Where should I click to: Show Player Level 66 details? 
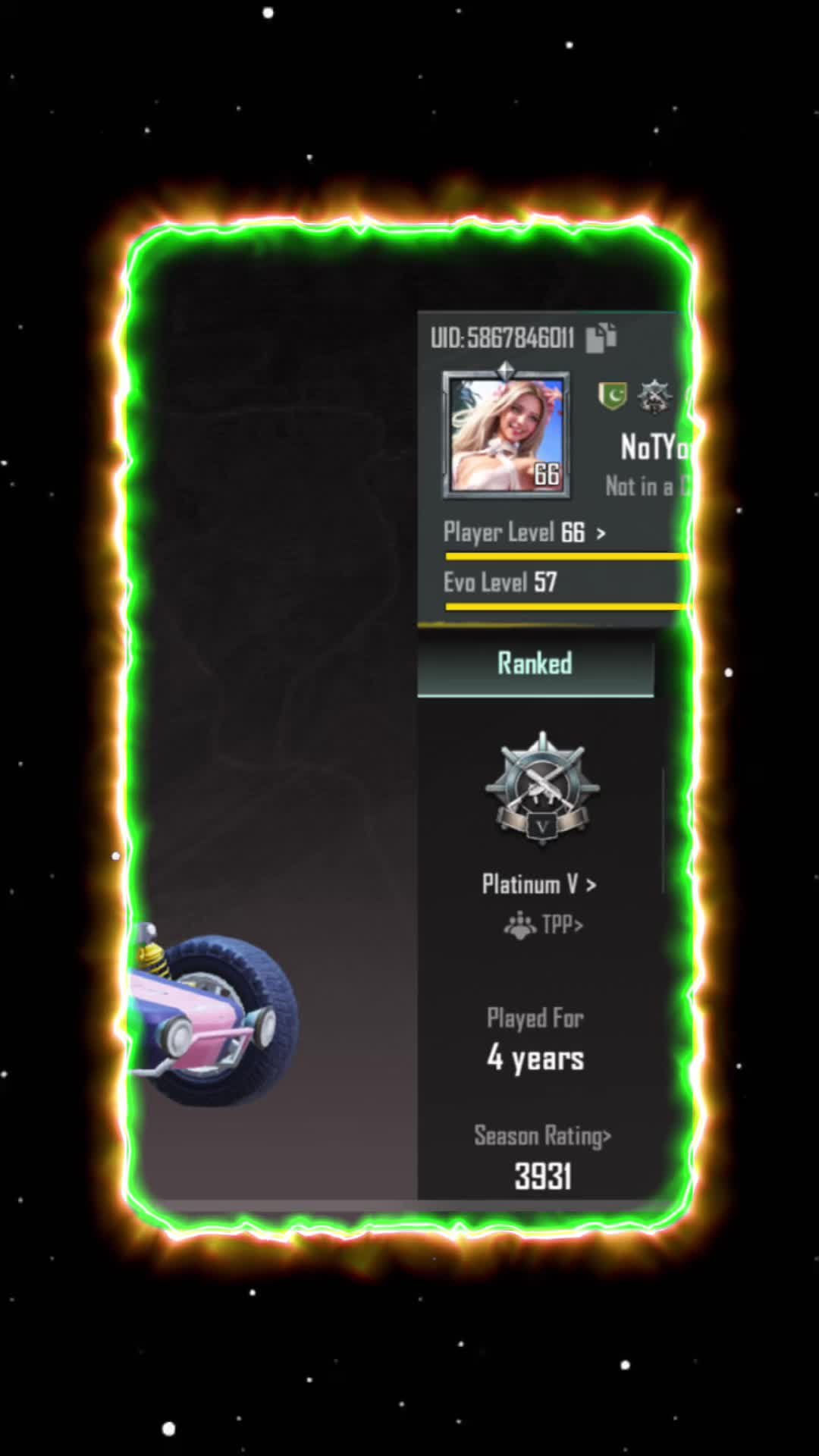[x=525, y=532]
